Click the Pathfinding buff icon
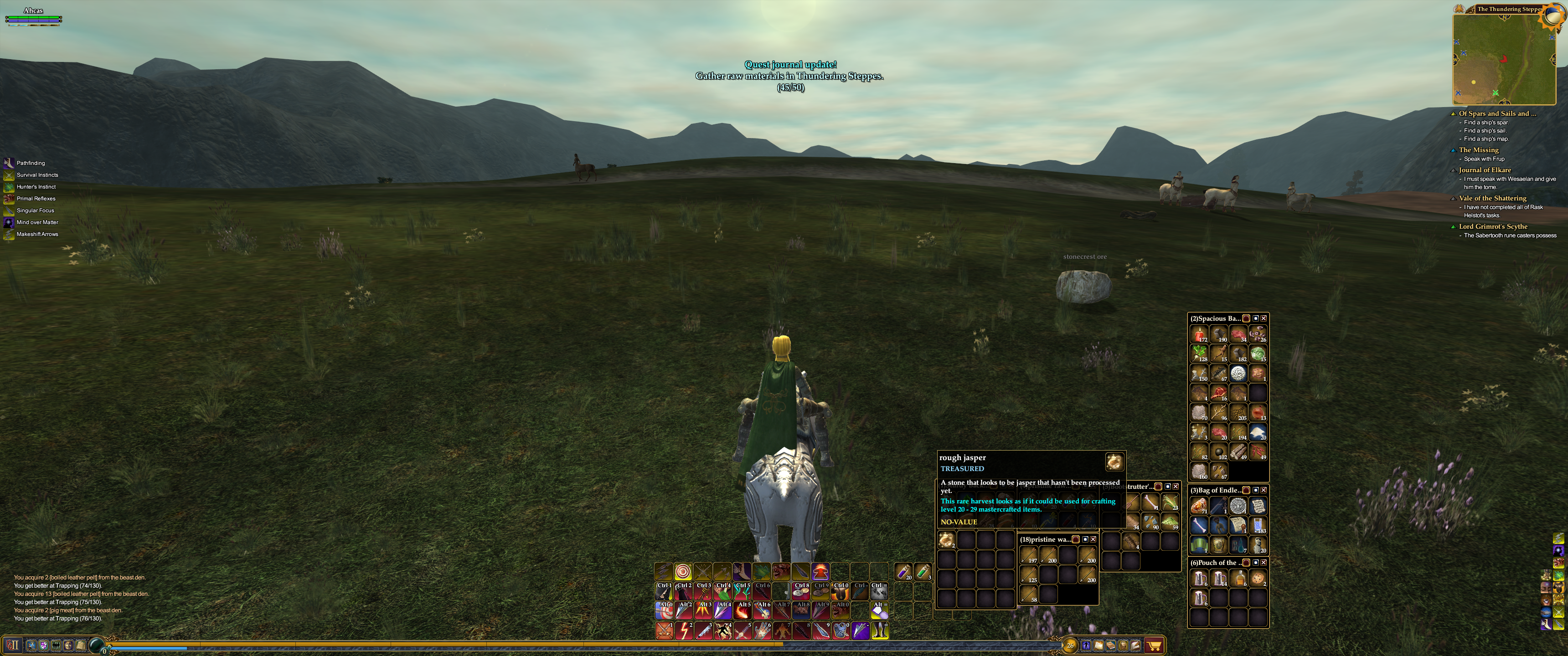Image resolution: width=1568 pixels, height=656 pixels. (9, 163)
